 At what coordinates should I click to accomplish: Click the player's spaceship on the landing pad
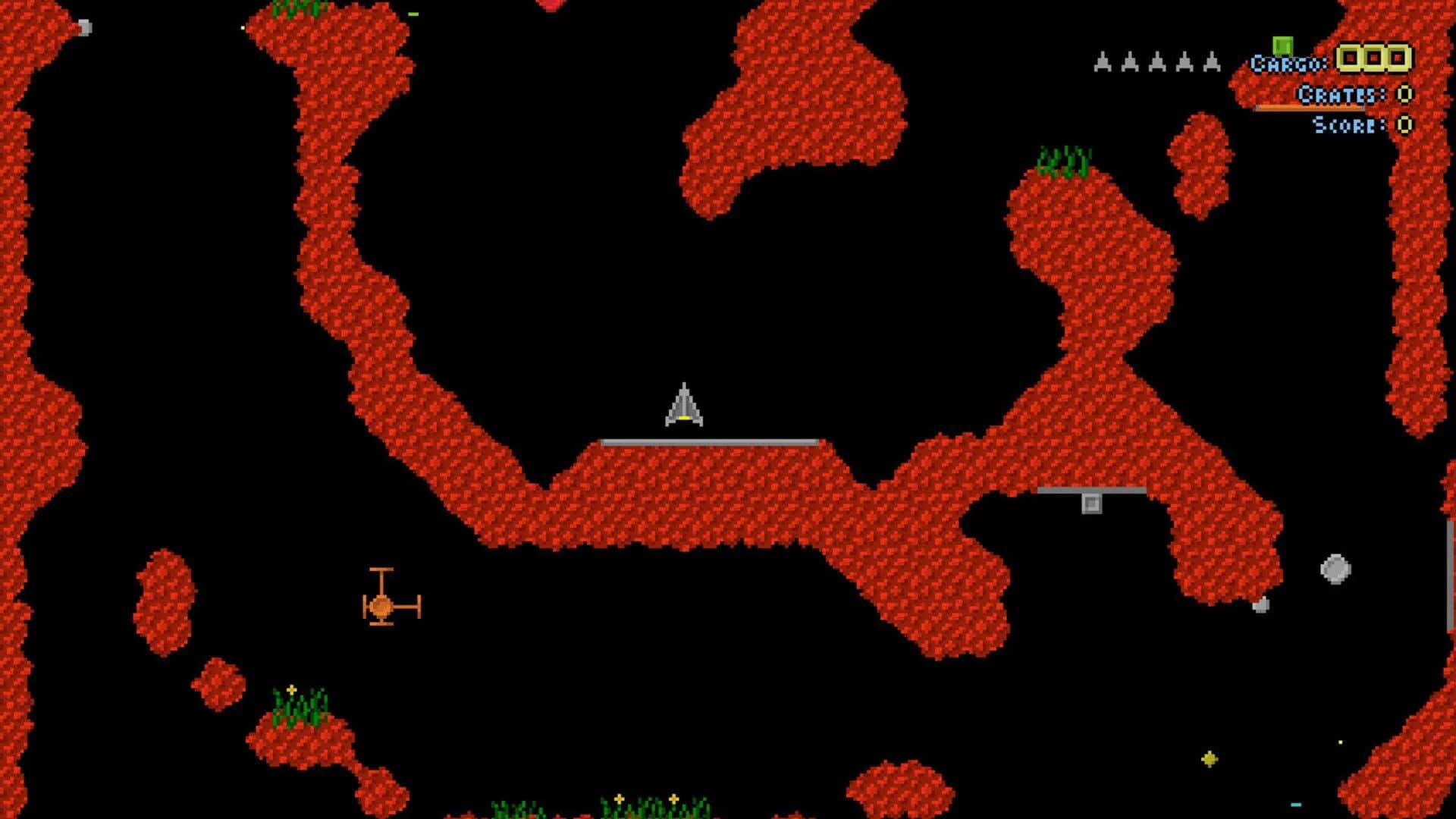[685, 406]
